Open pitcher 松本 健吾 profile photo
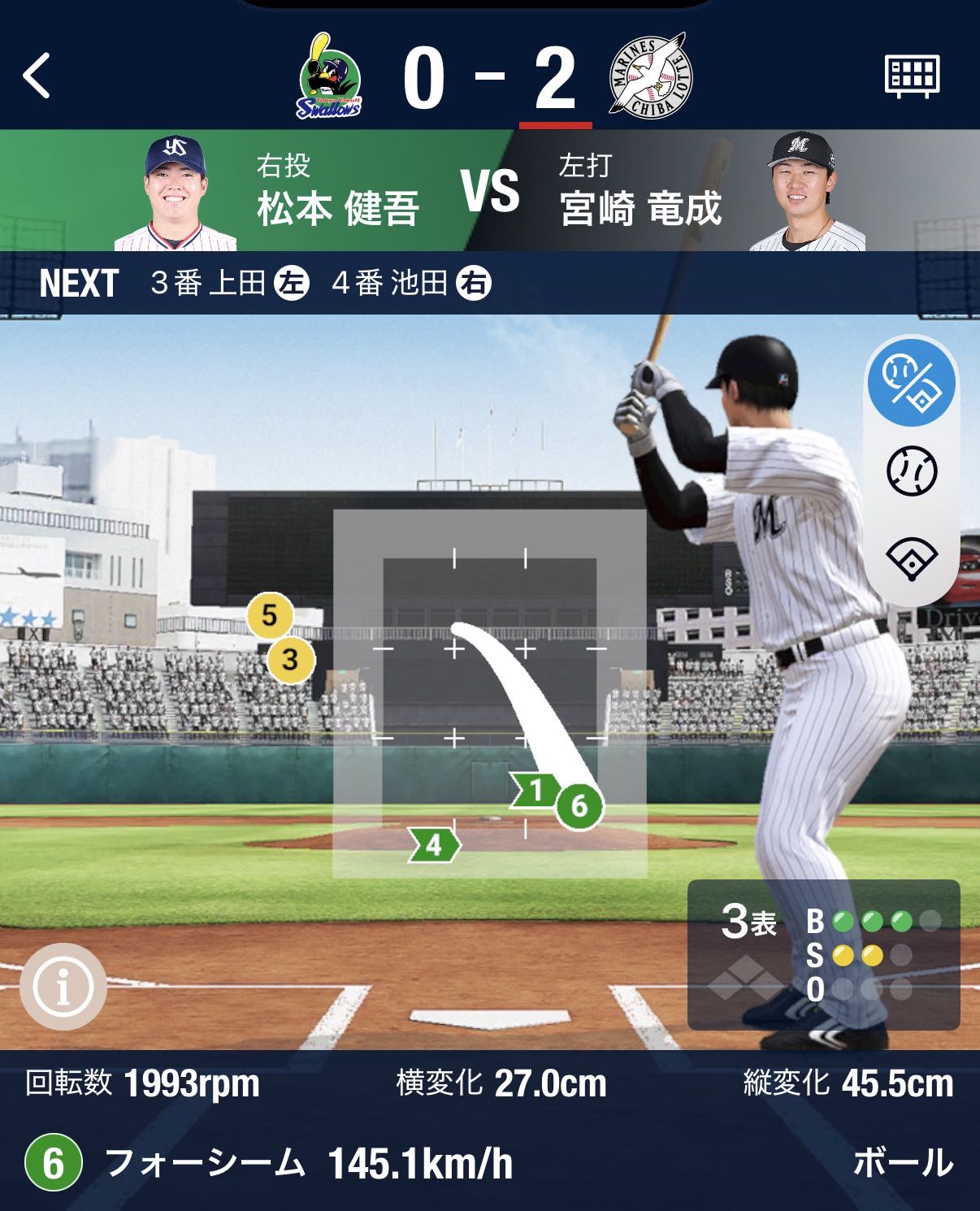The height and width of the screenshot is (1211, 980). click(x=175, y=193)
